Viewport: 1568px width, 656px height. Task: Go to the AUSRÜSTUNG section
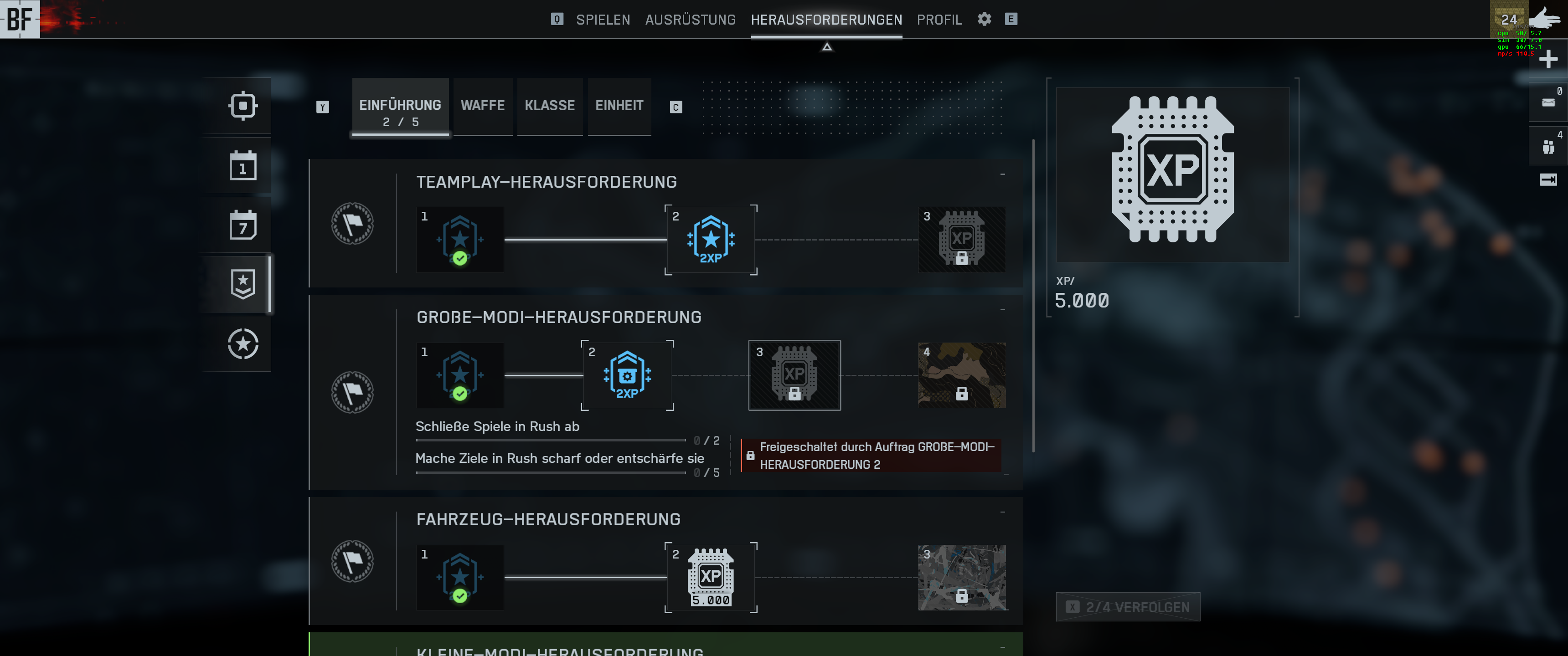(690, 20)
